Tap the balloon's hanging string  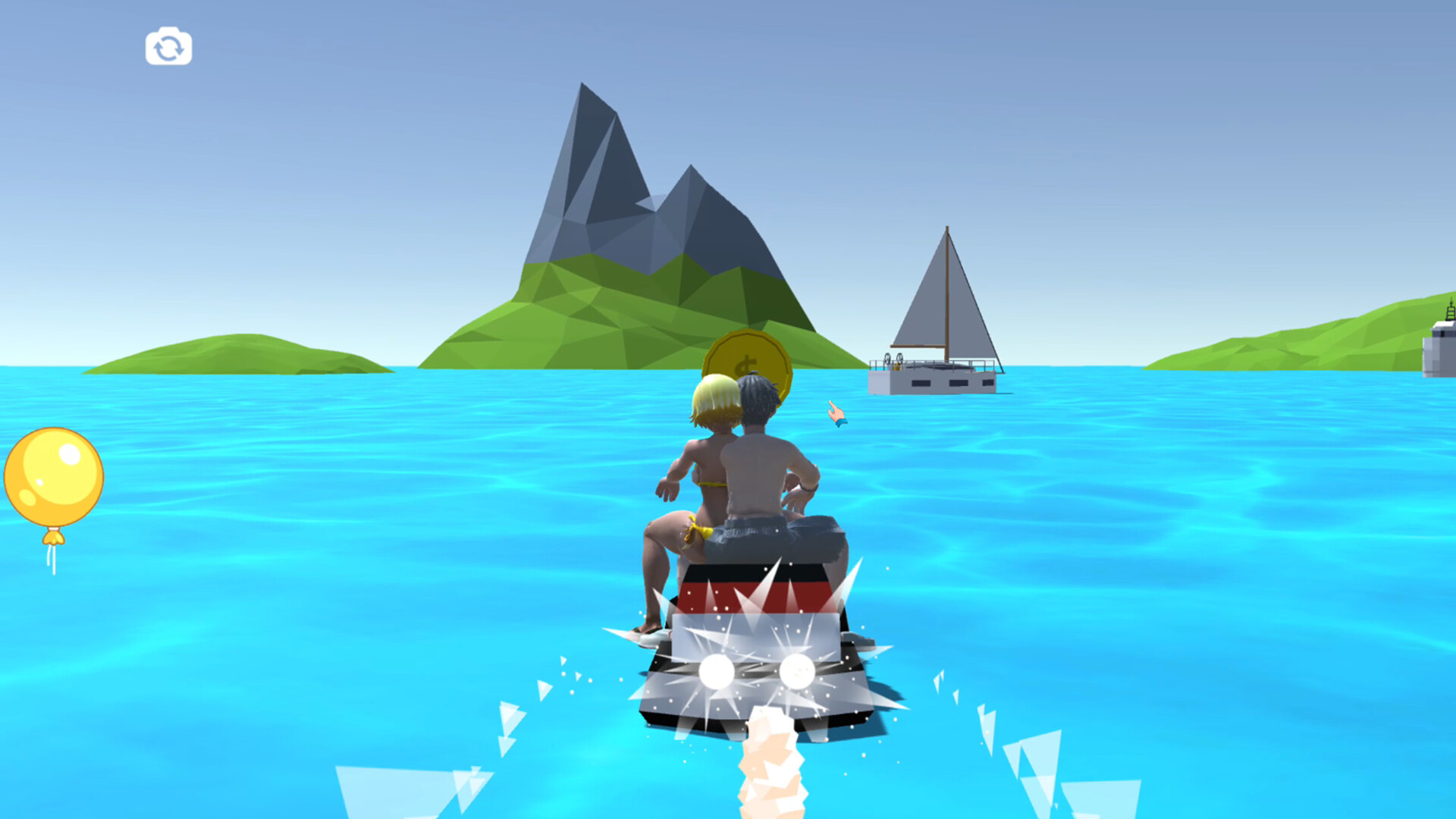point(52,557)
